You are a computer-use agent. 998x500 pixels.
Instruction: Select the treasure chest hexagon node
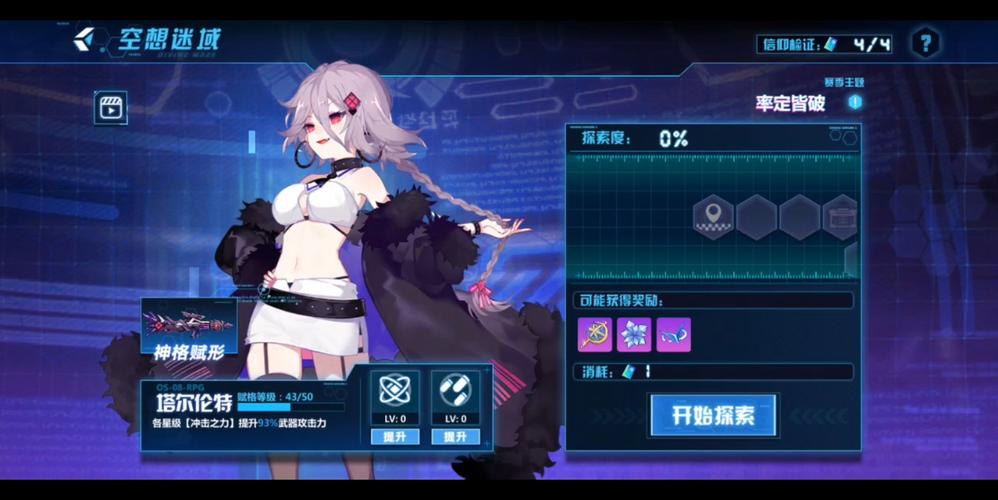840,216
